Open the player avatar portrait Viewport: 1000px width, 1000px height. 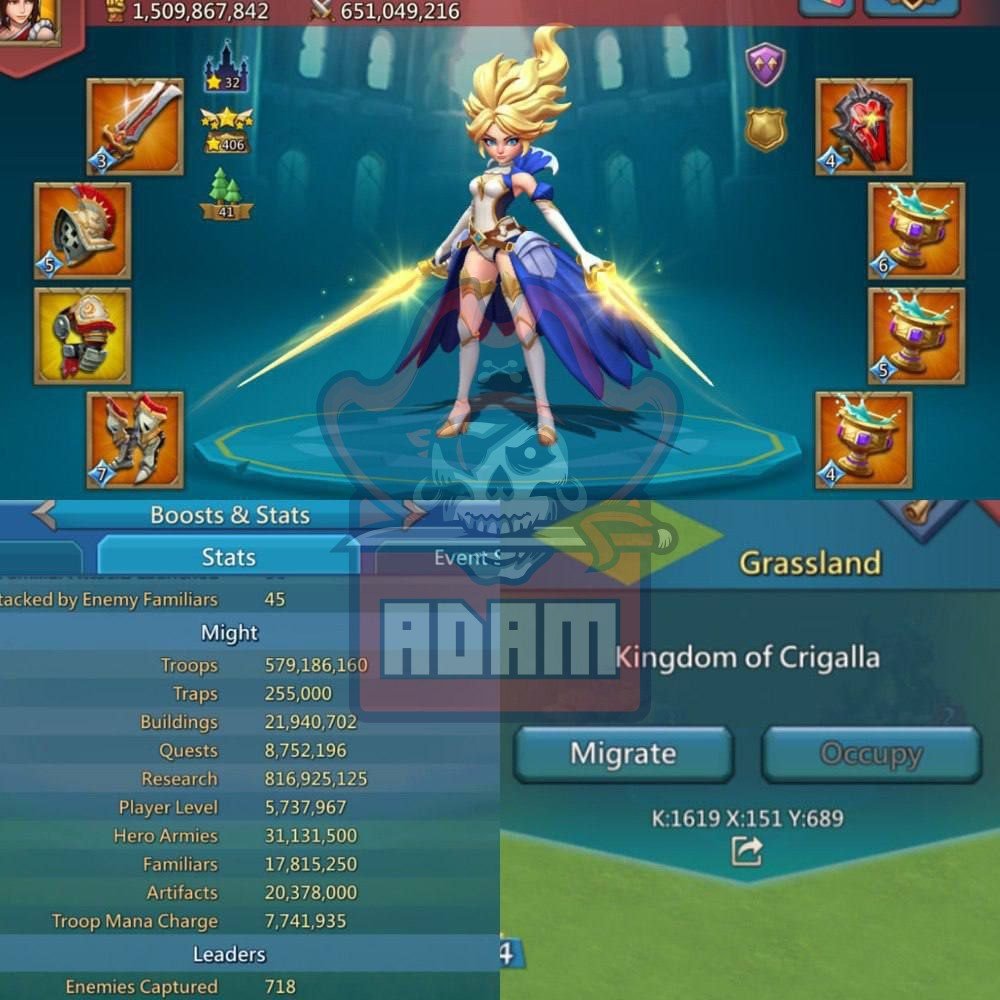[x=28, y=22]
